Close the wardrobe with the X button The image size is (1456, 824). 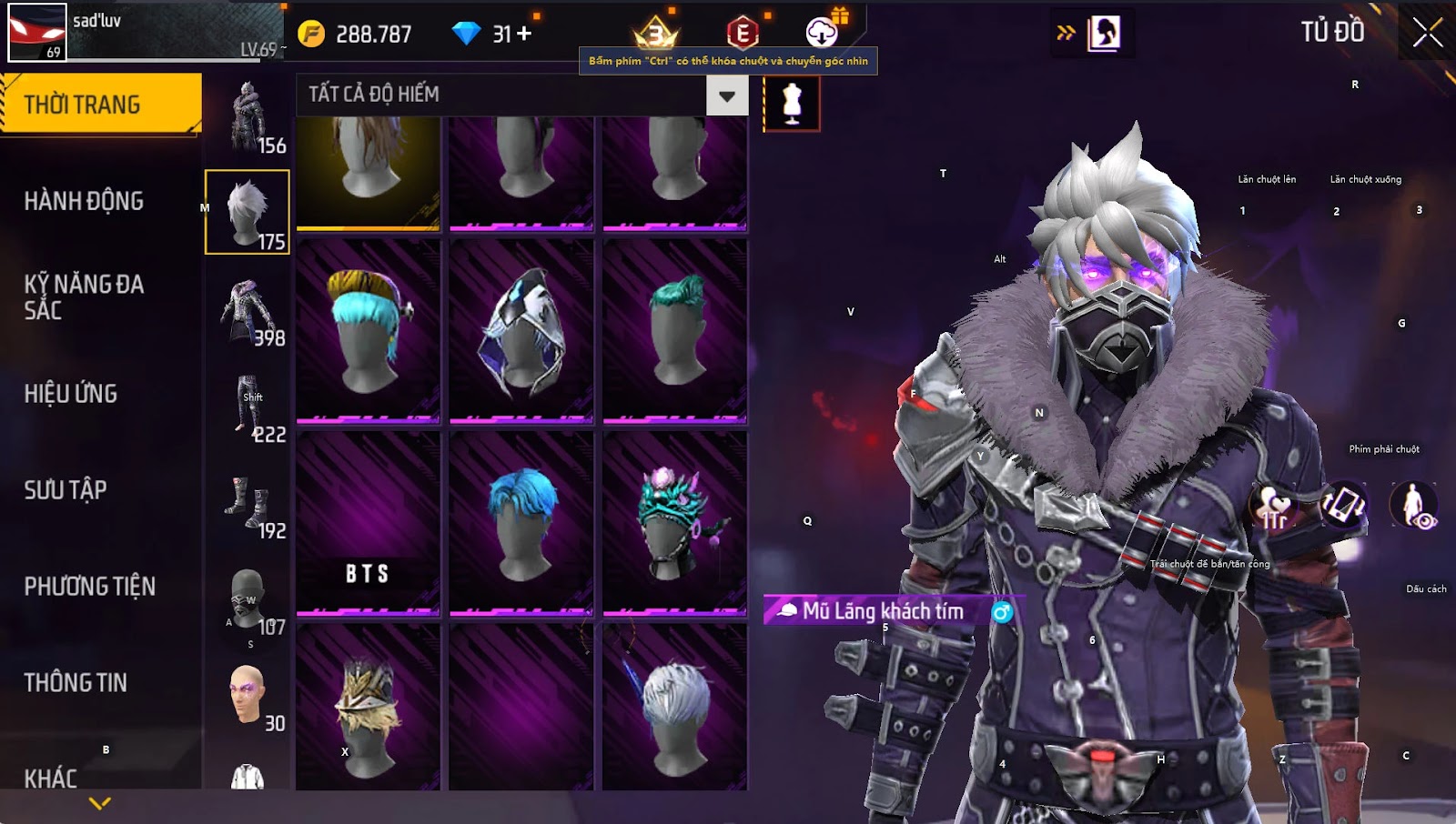[1427, 33]
